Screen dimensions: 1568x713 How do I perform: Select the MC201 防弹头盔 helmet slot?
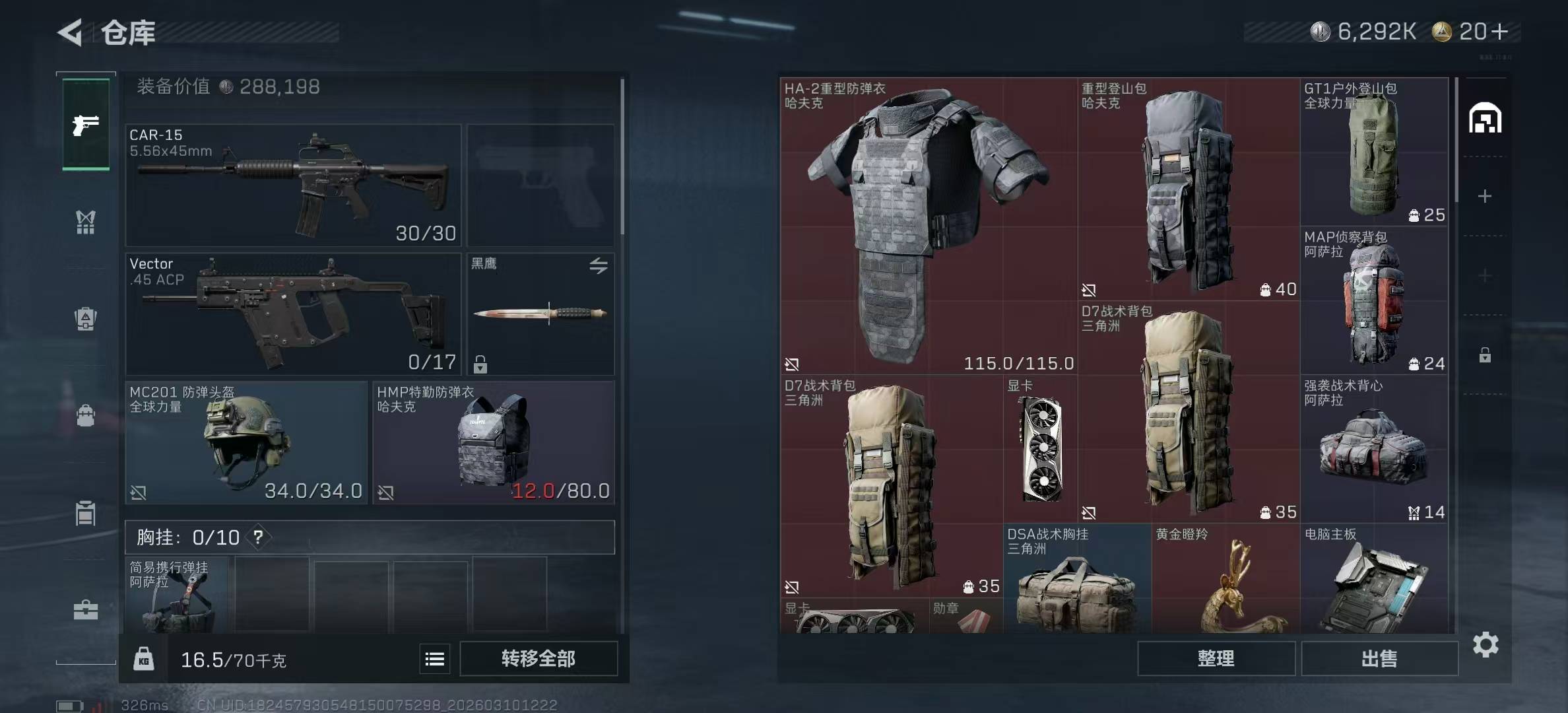tap(245, 442)
